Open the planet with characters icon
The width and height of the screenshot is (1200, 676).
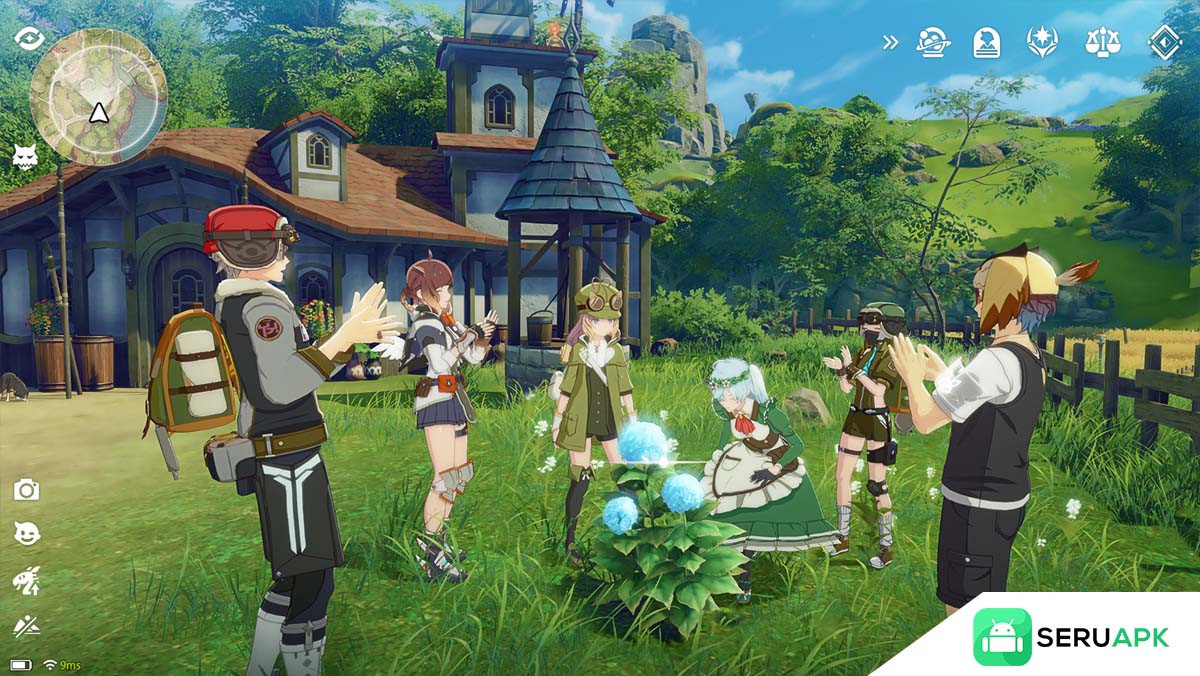pyautogui.click(x=935, y=42)
